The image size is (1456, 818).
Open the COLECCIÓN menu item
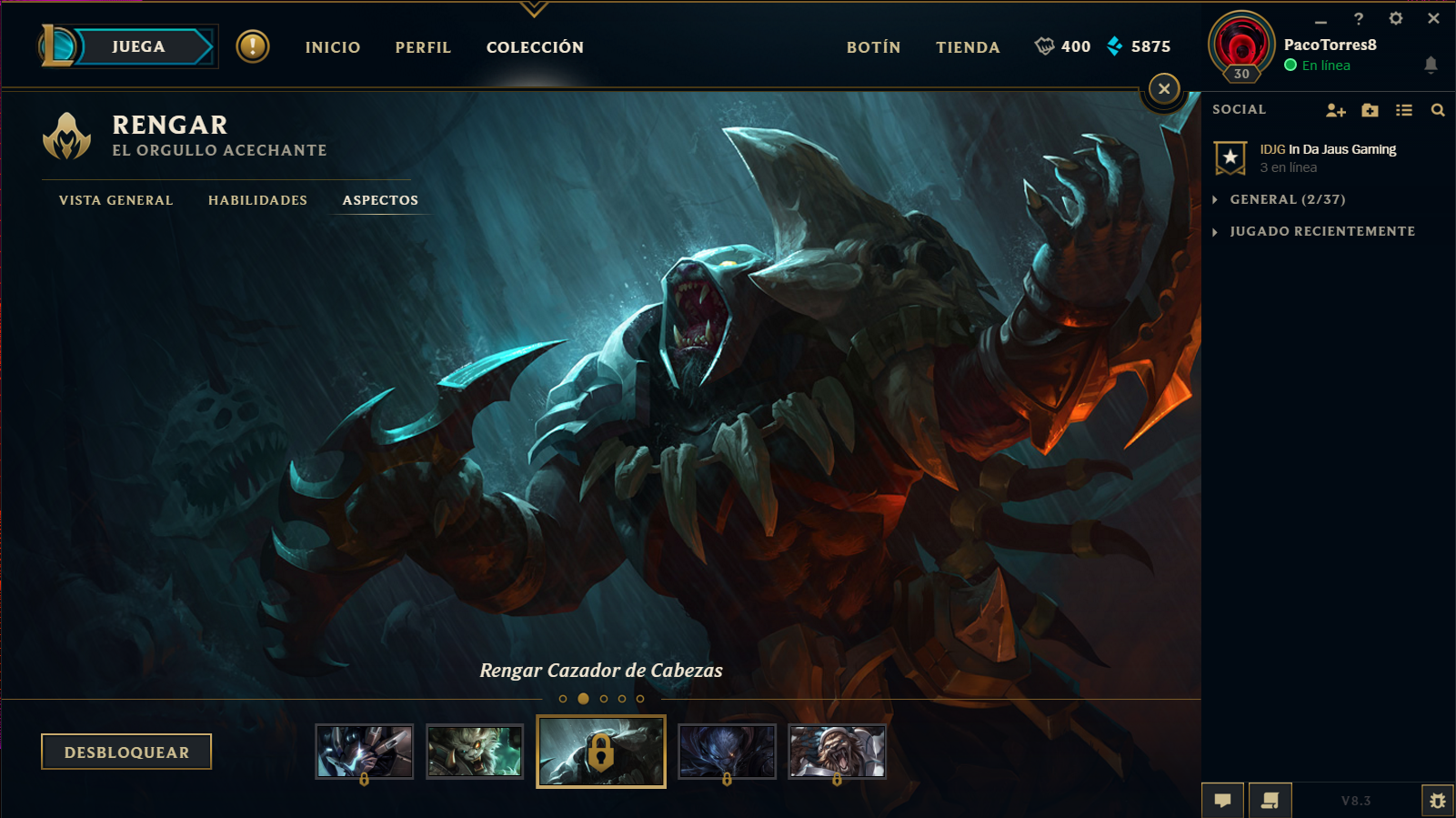pos(535,47)
